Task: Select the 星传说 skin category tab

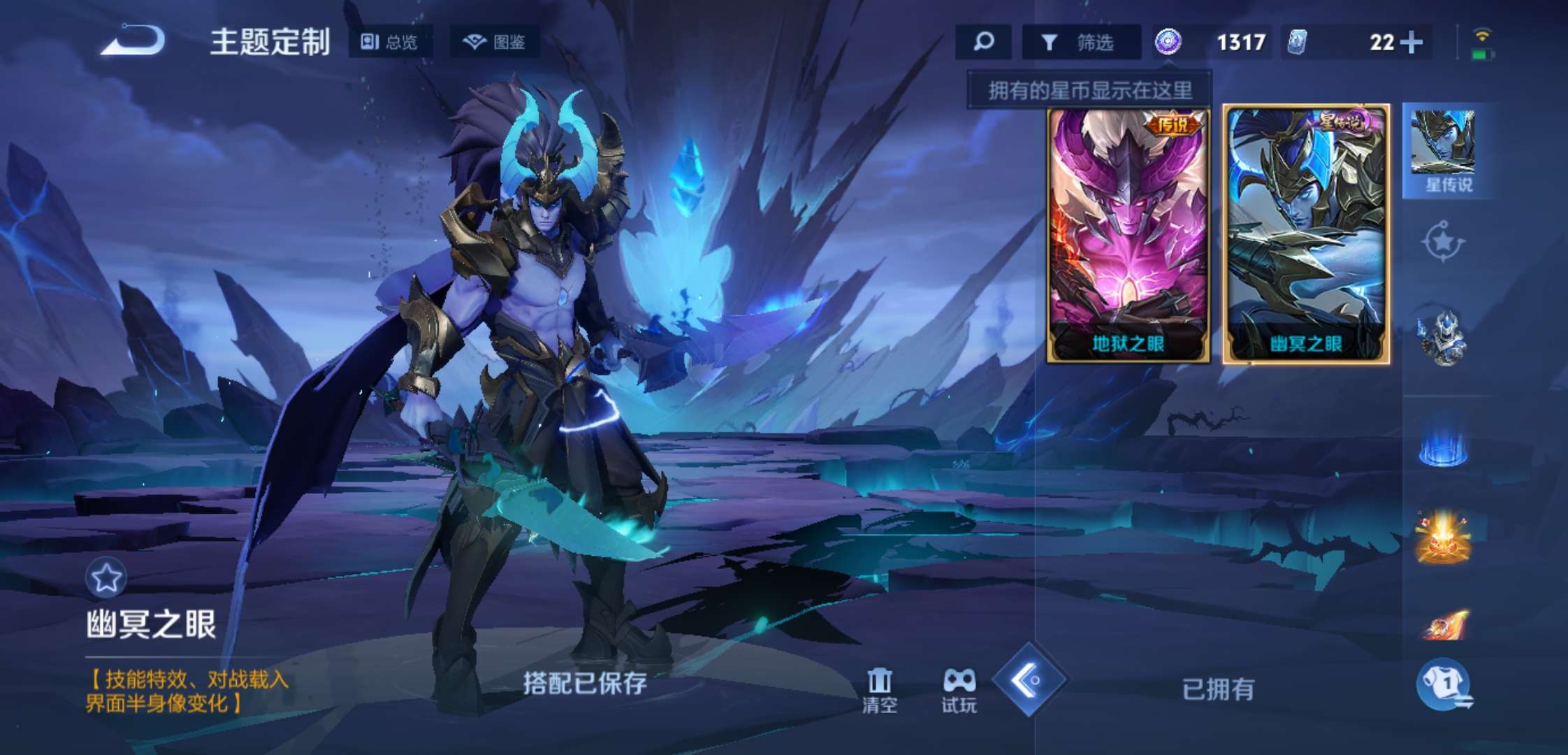Action: click(1451, 150)
